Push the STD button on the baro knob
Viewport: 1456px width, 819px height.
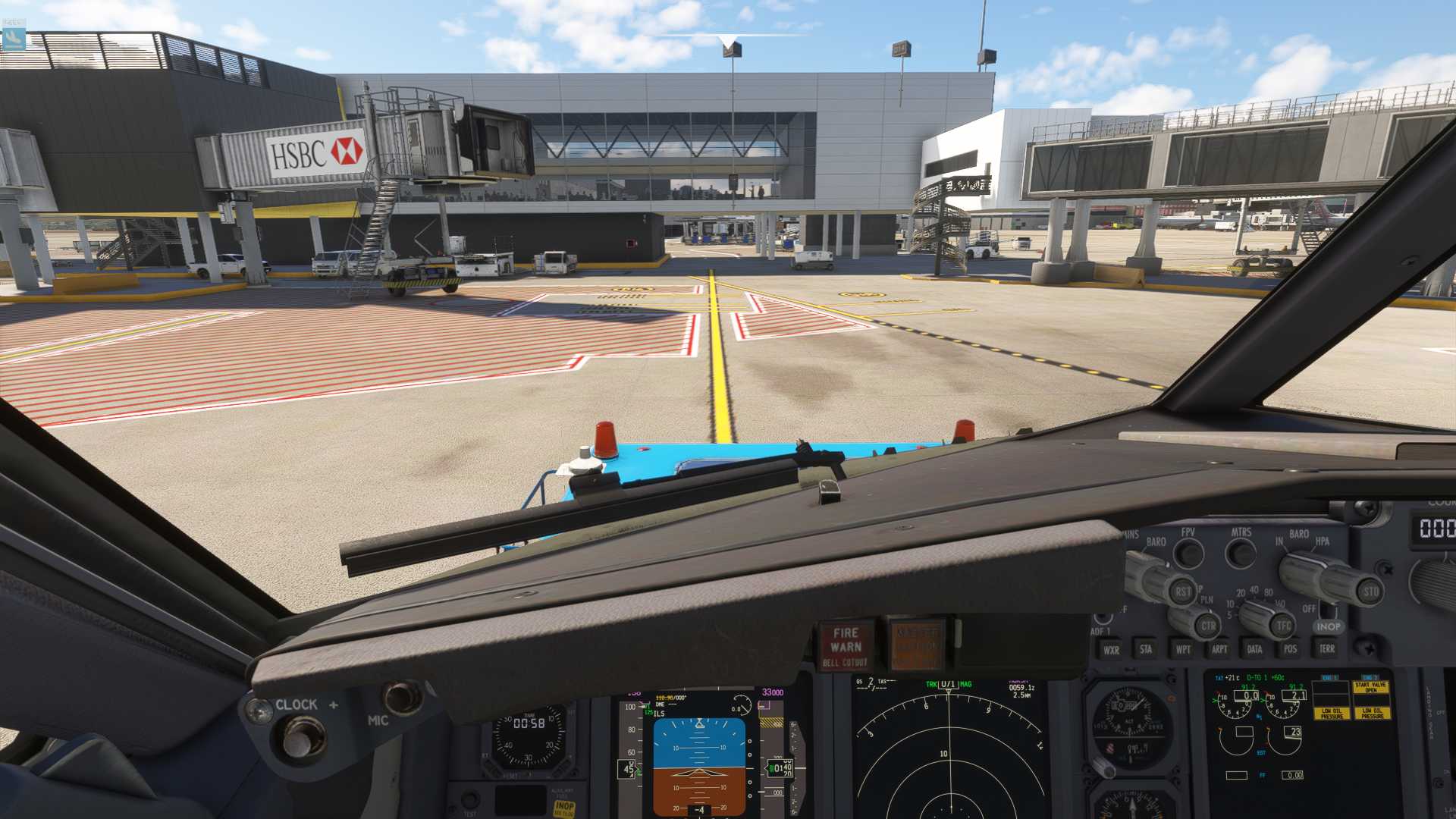(1370, 591)
